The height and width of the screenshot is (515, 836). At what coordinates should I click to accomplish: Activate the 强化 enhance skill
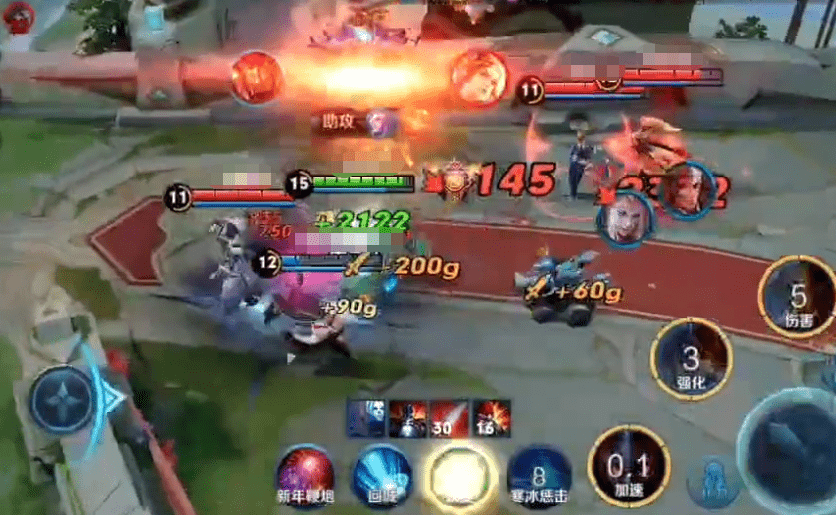point(690,358)
